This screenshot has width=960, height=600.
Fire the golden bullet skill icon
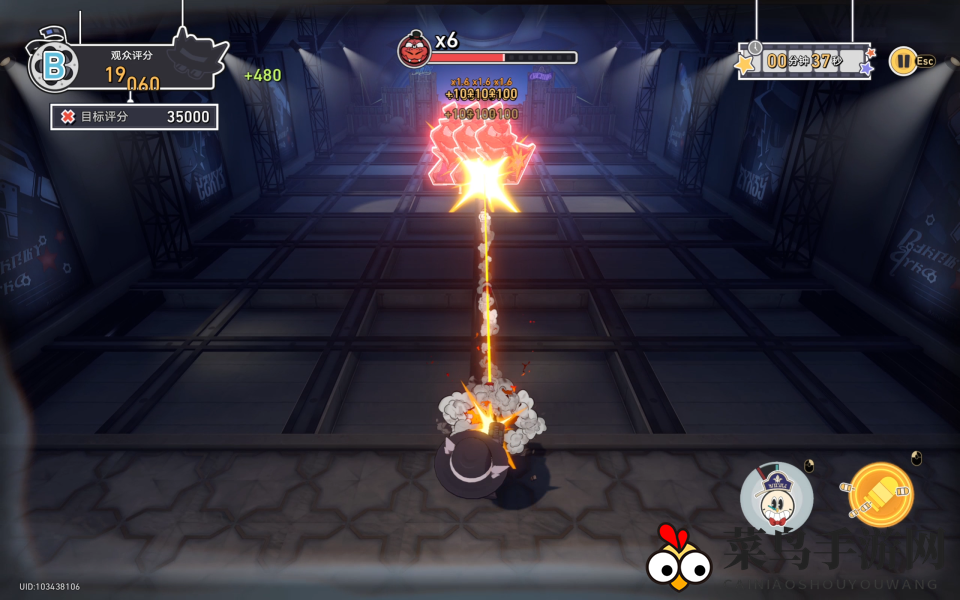click(x=880, y=494)
